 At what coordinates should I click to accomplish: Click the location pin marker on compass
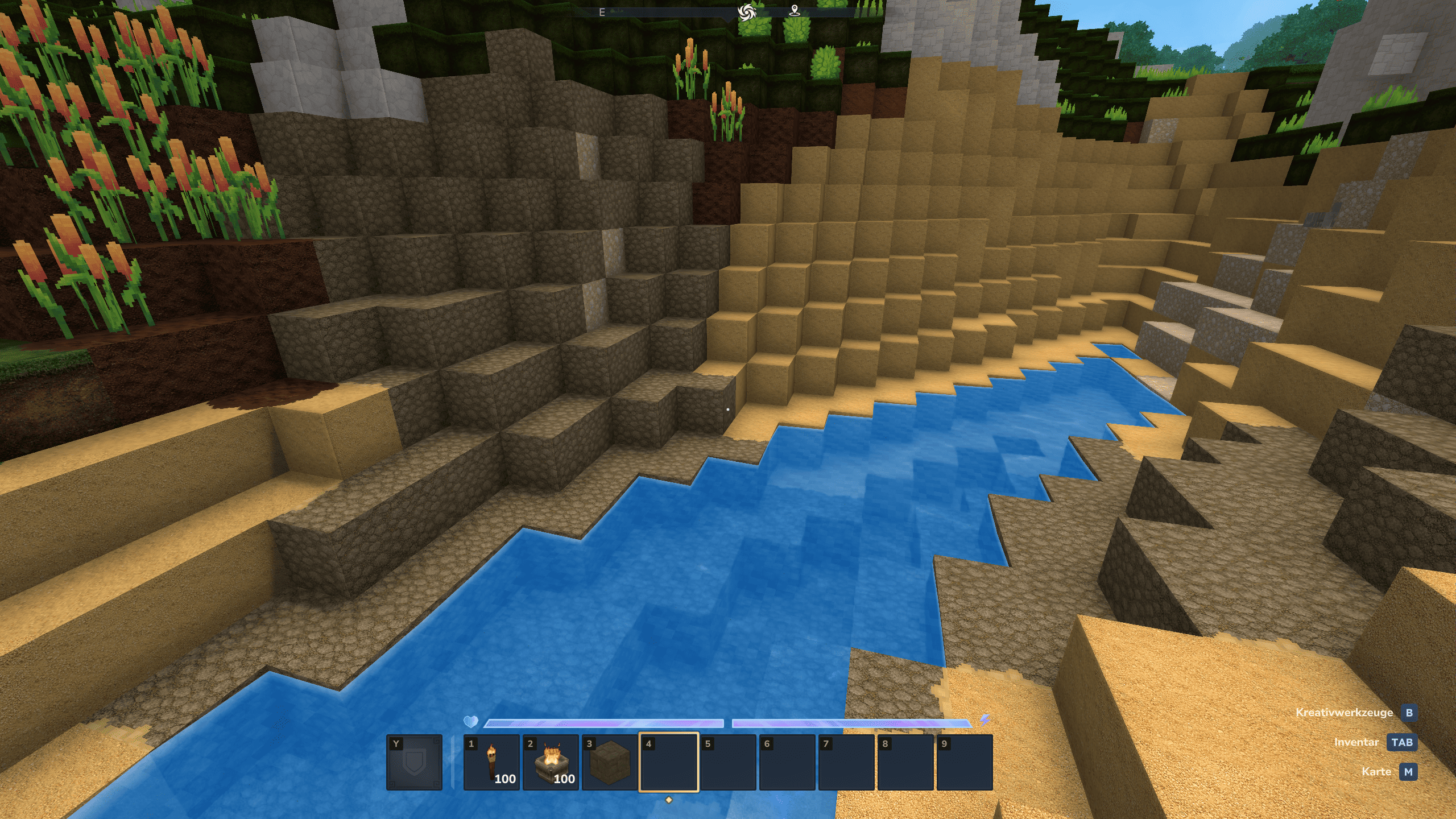tap(795, 11)
